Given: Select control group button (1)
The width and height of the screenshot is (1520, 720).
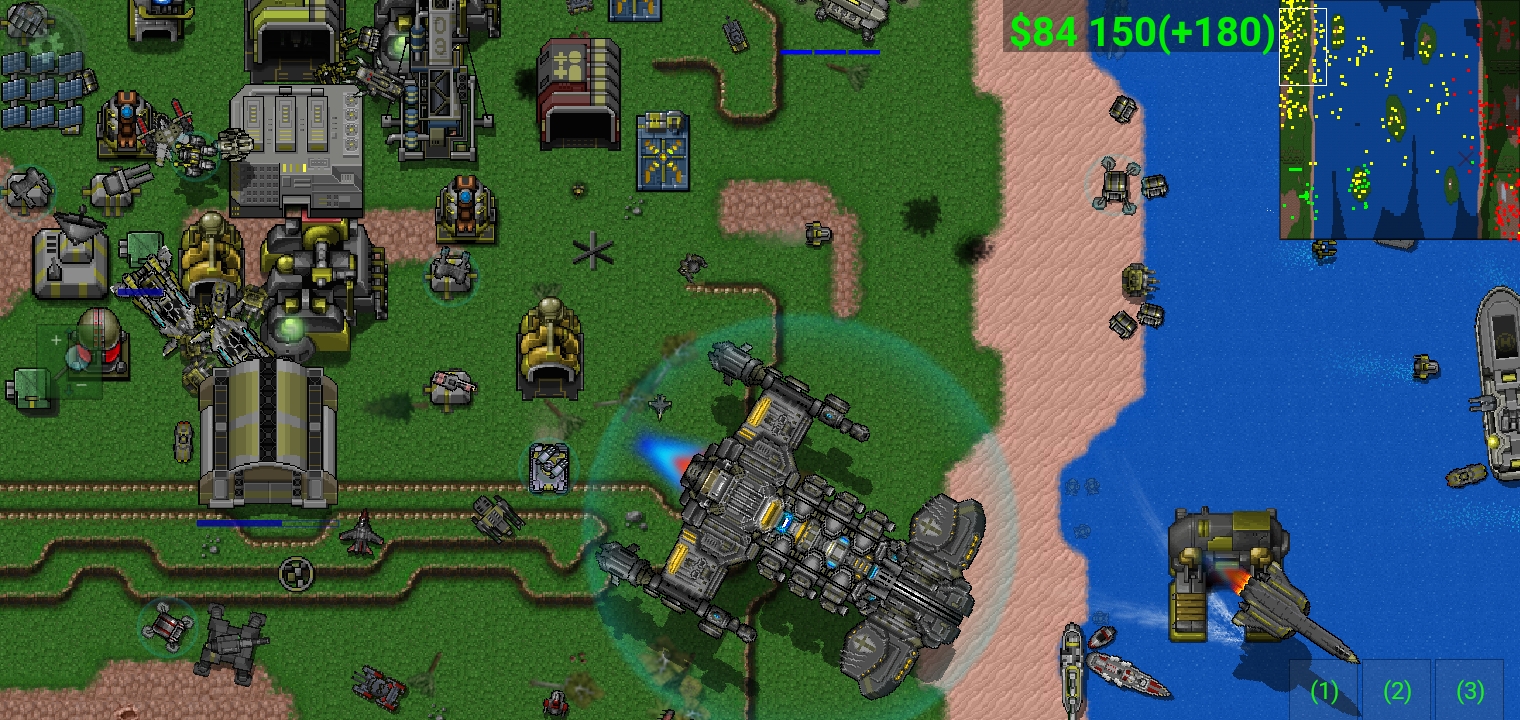Looking at the screenshot, I should click(1324, 690).
